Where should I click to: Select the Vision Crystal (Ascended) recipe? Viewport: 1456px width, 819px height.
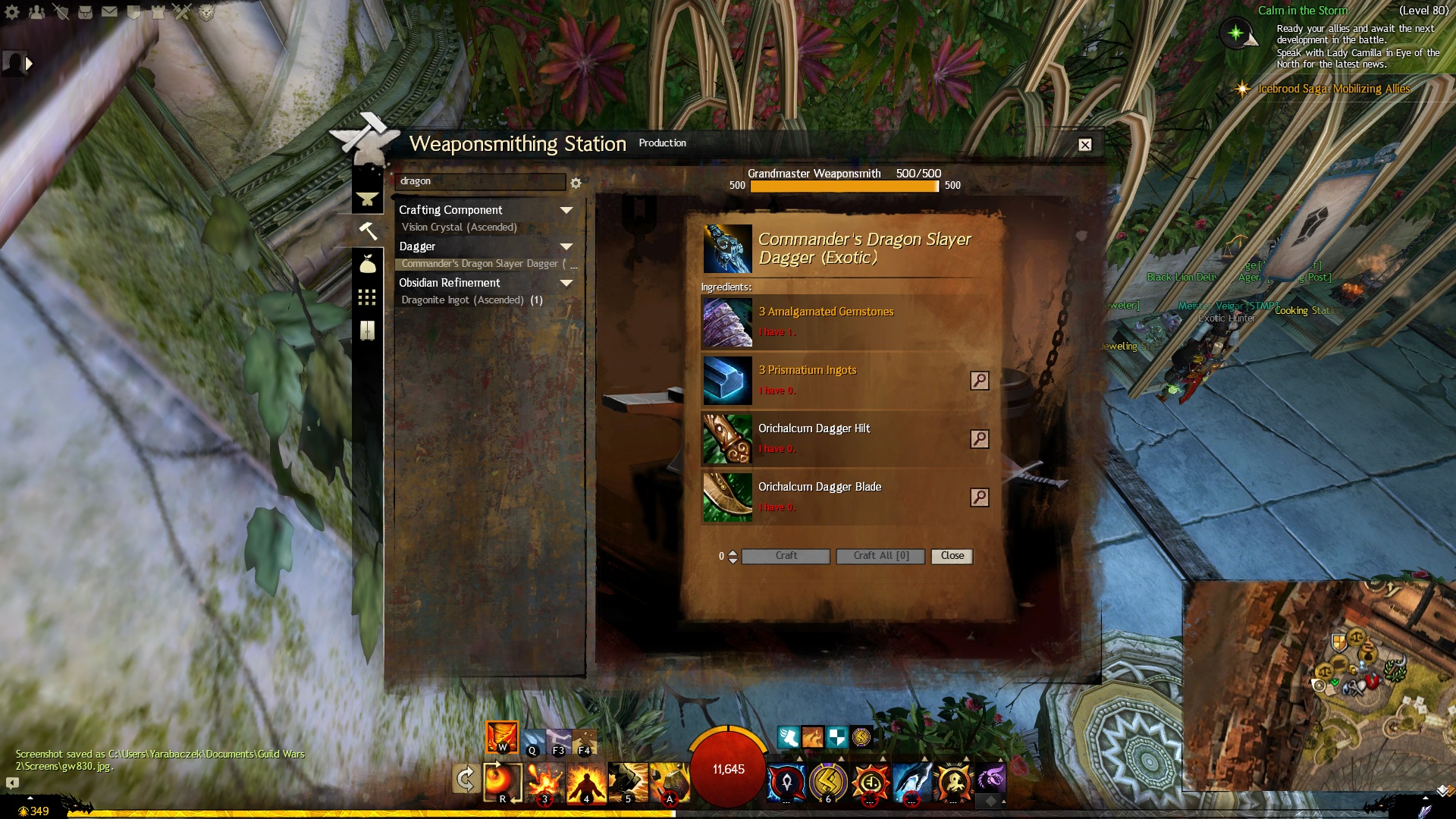(459, 227)
